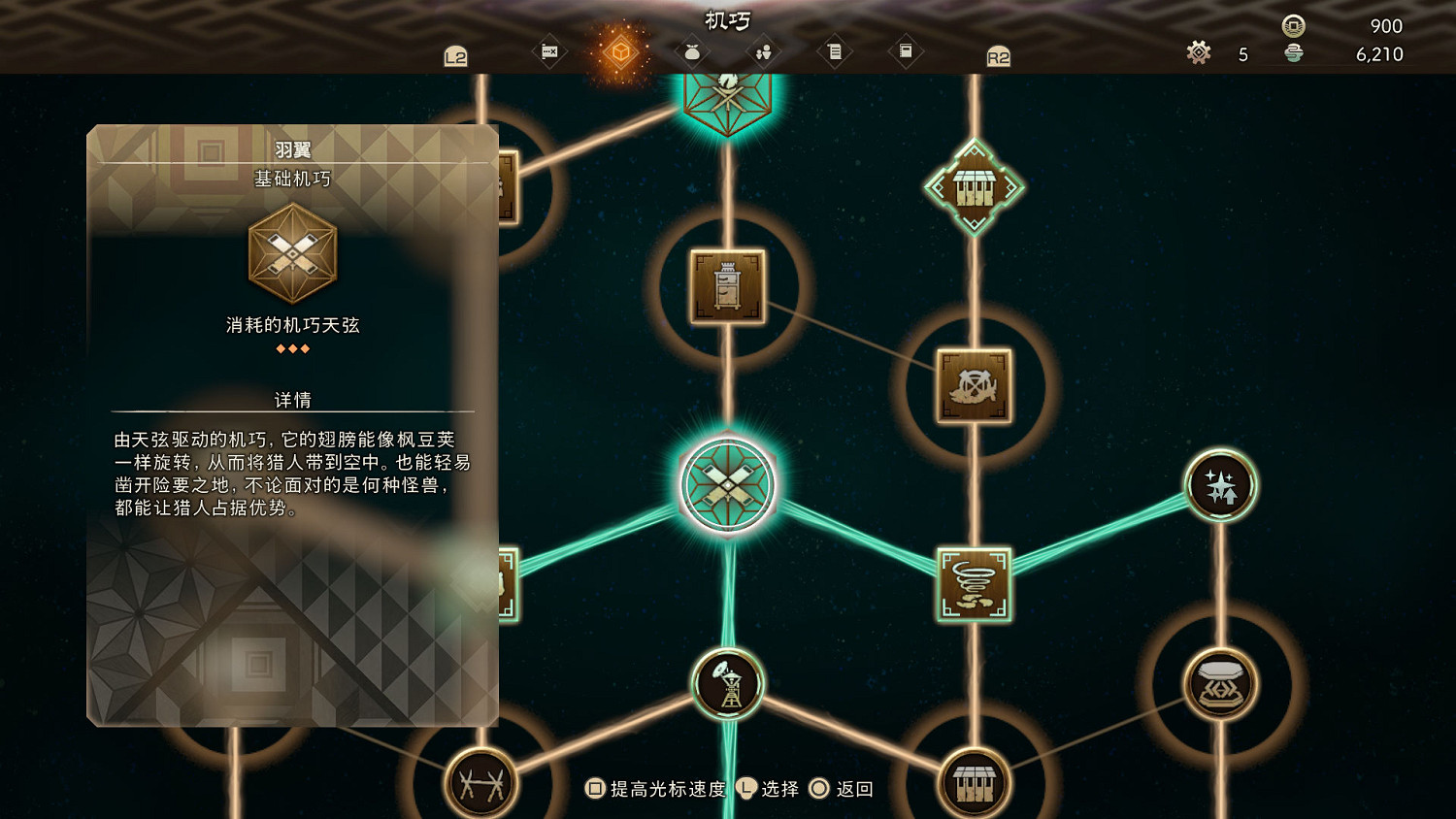Open the kemono orbs counter showing 6,210
Screen dimensions: 1456x819
1295,55
